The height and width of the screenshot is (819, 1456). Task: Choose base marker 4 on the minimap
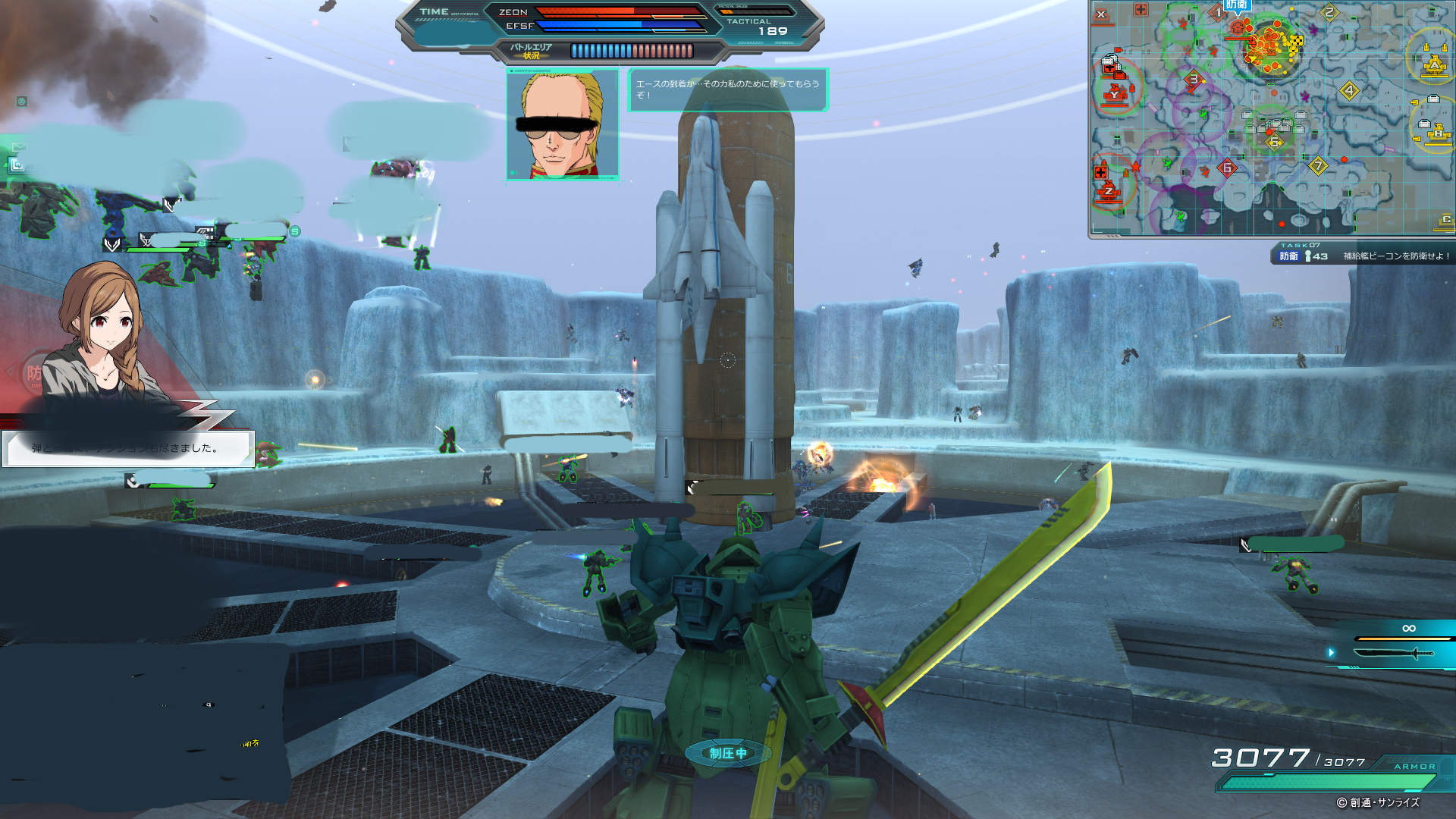[x=1349, y=92]
